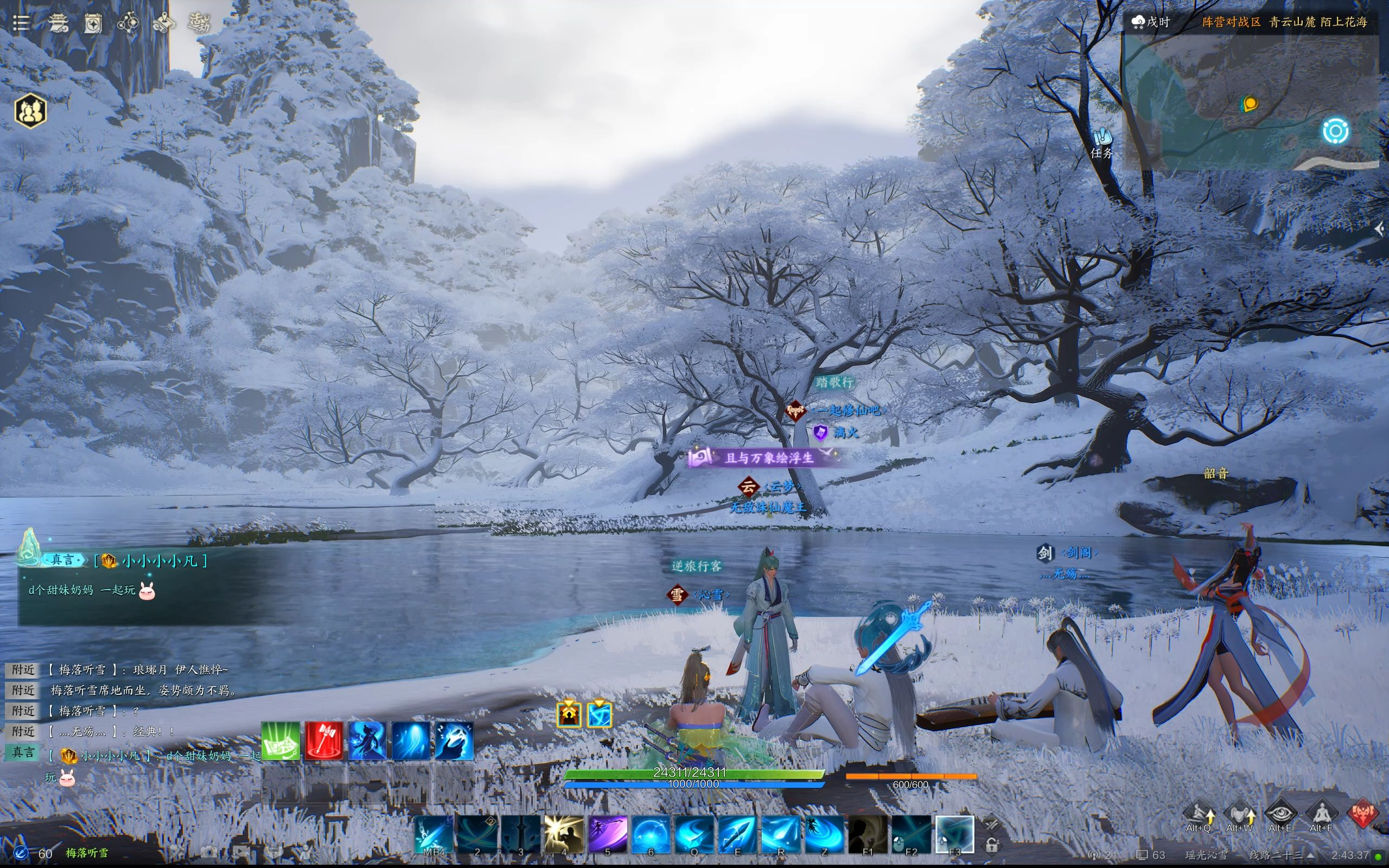Activate the purple spear dash skill

607,834
